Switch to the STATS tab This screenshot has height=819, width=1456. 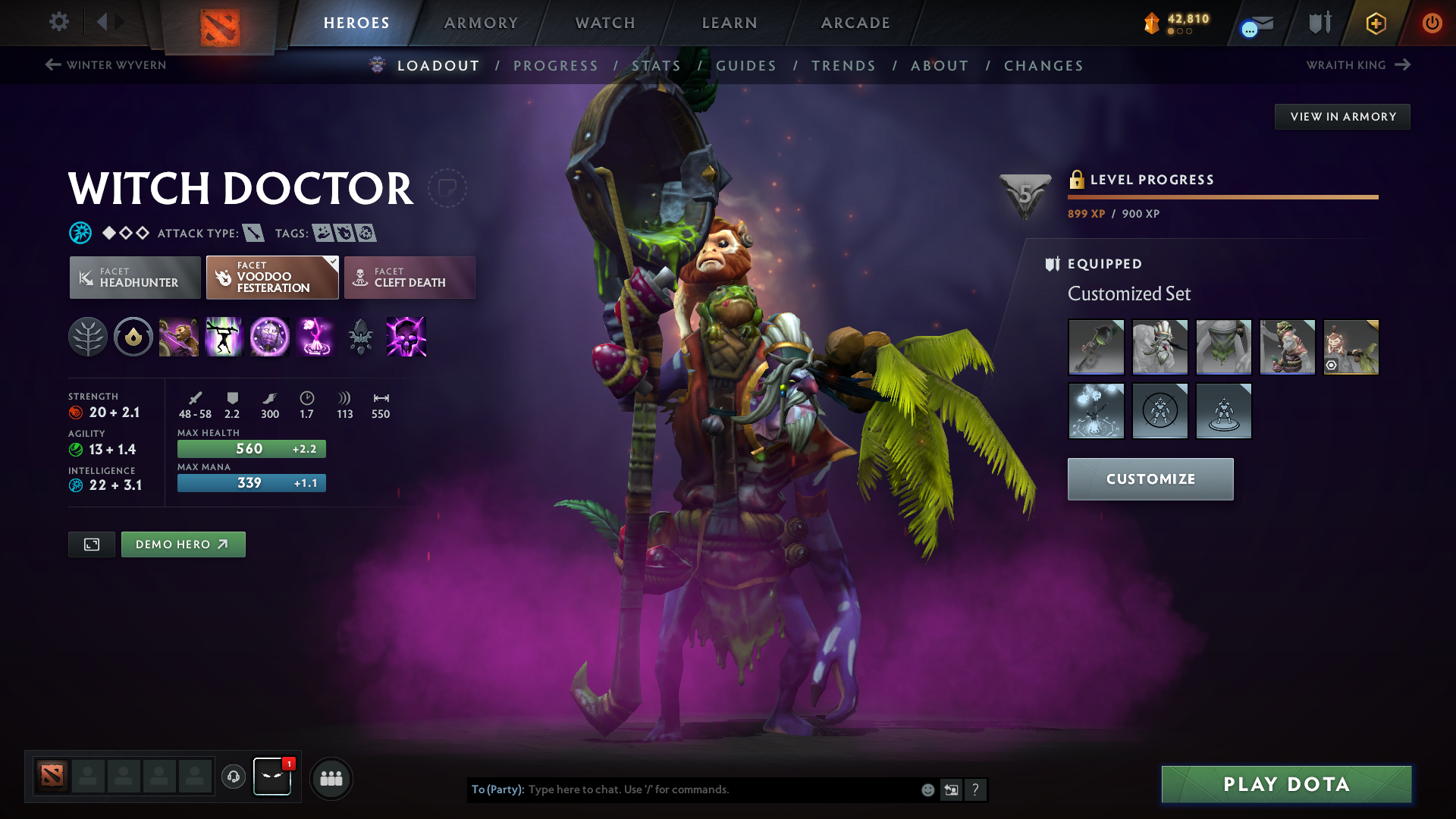(657, 66)
